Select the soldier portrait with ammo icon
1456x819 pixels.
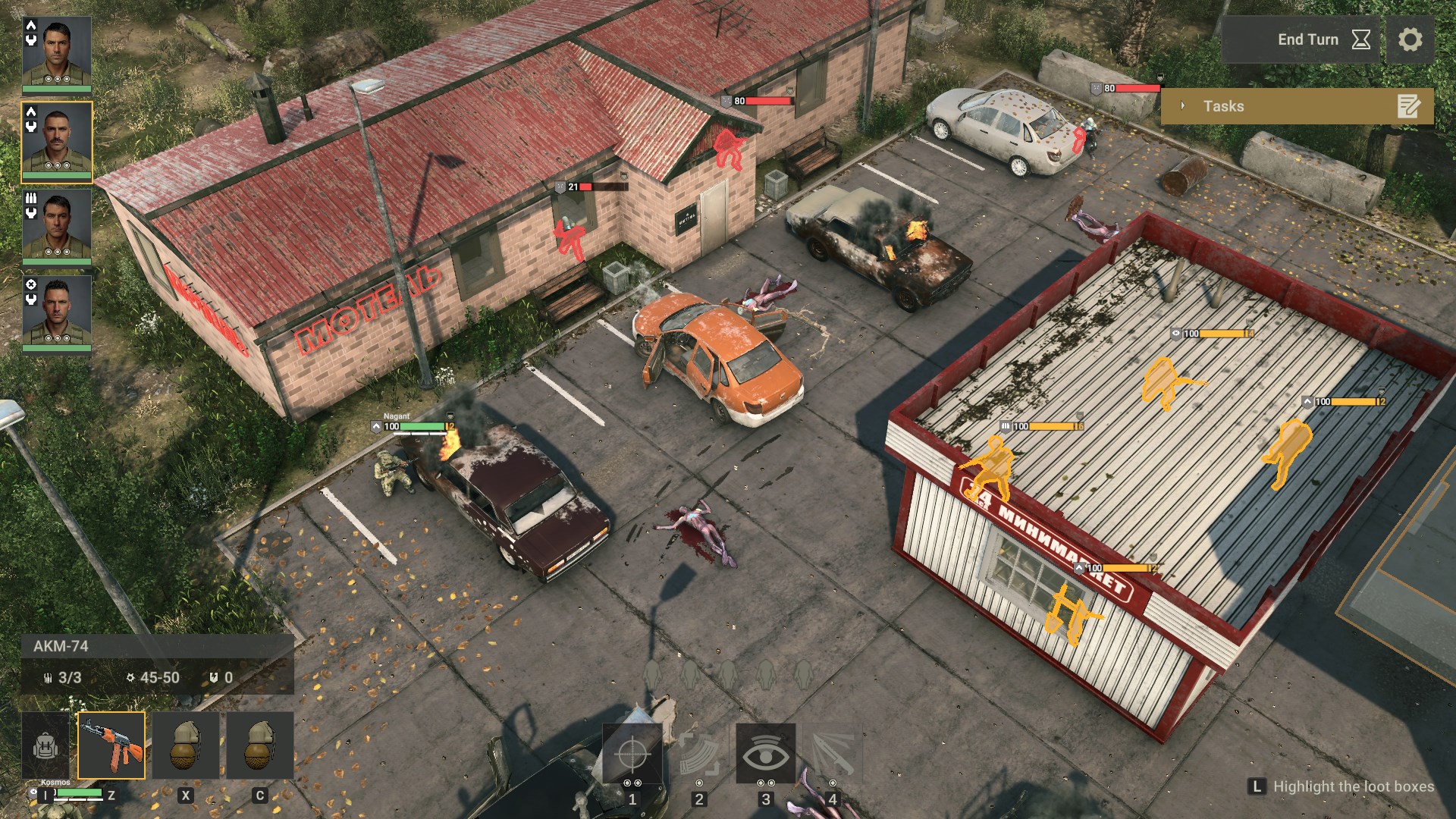pos(57,226)
